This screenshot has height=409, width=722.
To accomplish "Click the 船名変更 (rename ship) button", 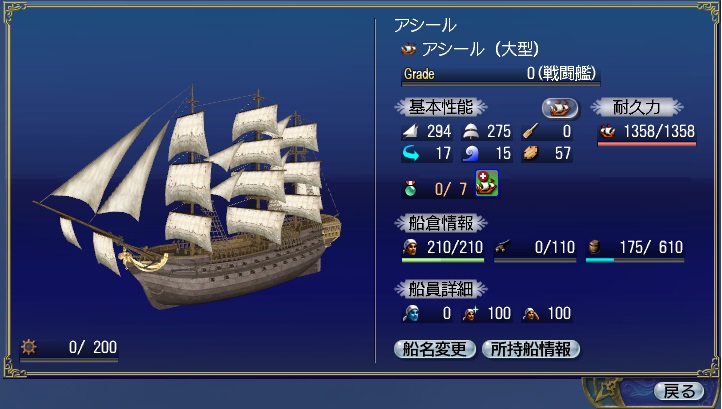I will tap(435, 349).
